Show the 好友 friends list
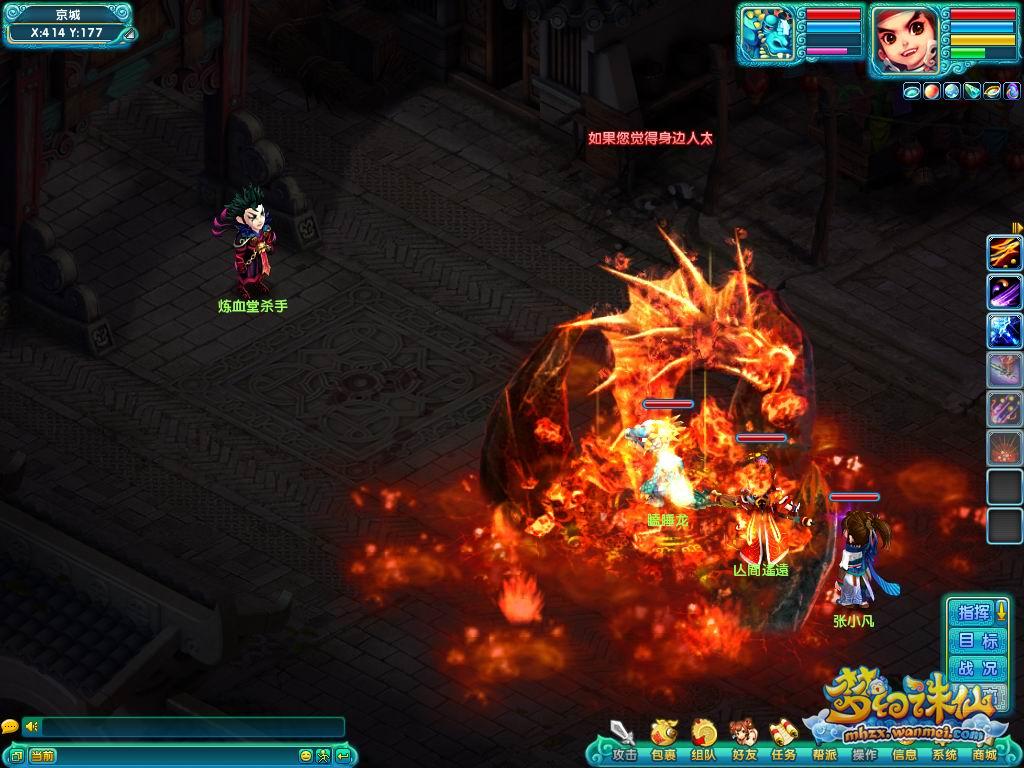Viewport: 1024px width, 768px height. (743, 742)
